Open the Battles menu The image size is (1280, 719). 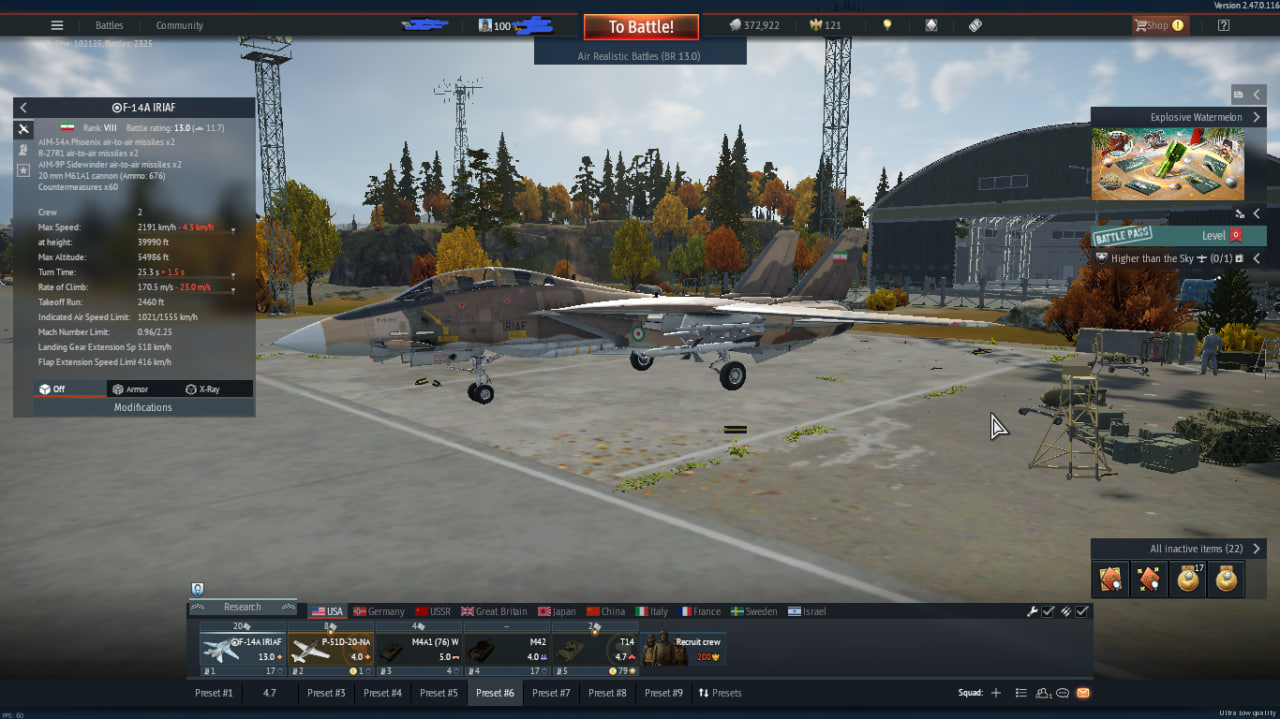(109, 25)
